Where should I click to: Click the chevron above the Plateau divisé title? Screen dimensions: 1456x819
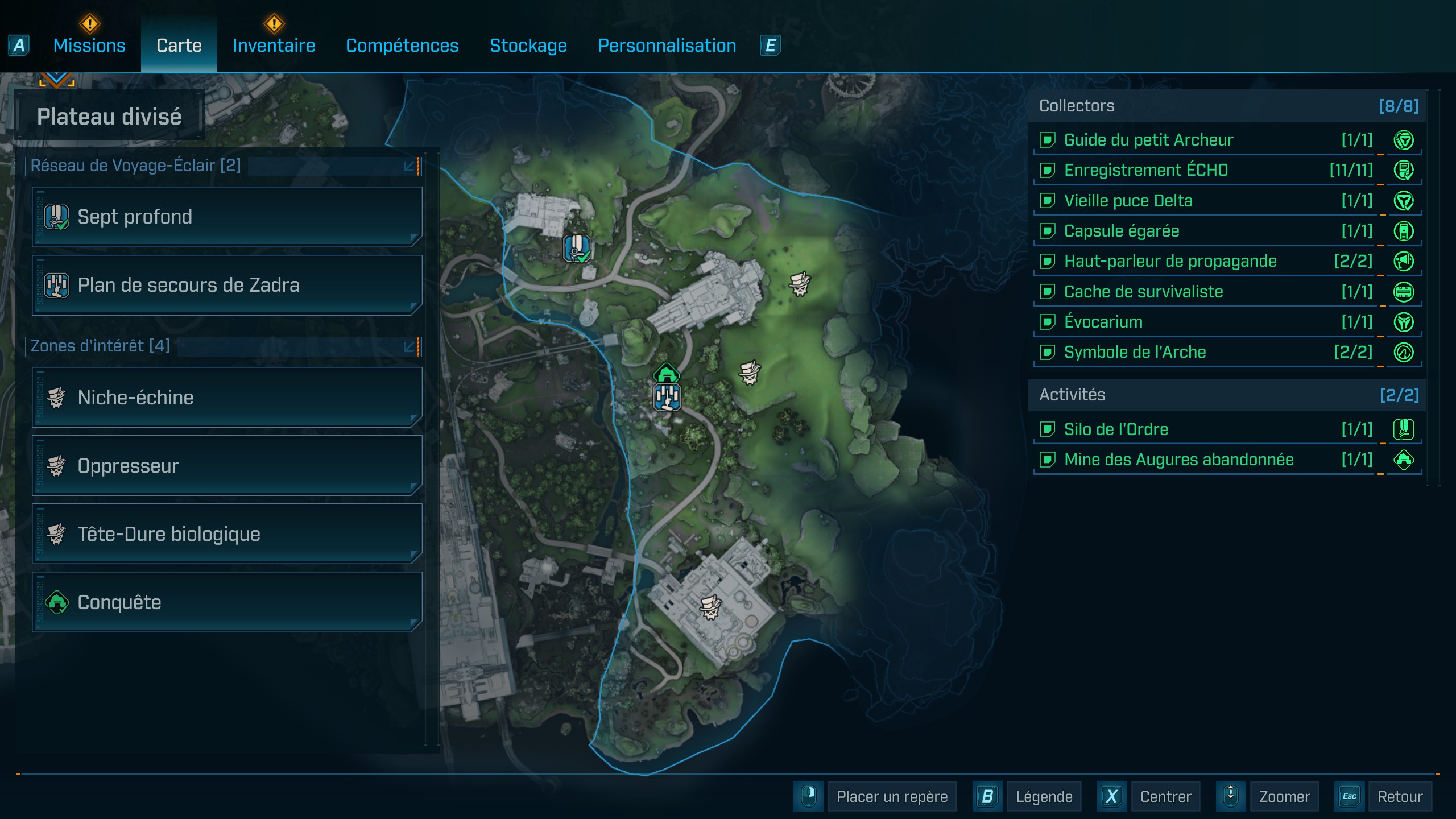56,80
